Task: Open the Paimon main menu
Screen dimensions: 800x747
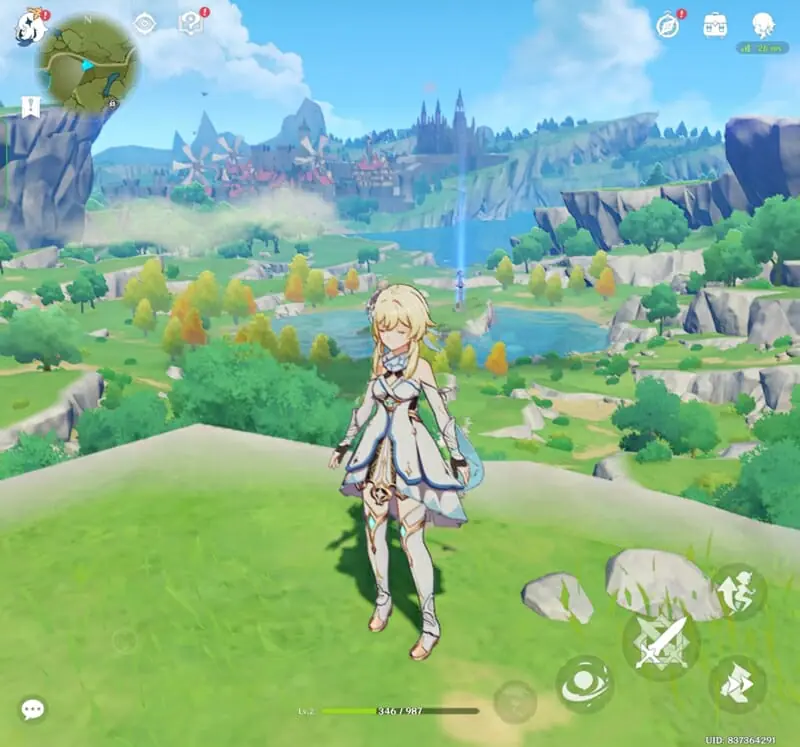Action: [x=29, y=27]
